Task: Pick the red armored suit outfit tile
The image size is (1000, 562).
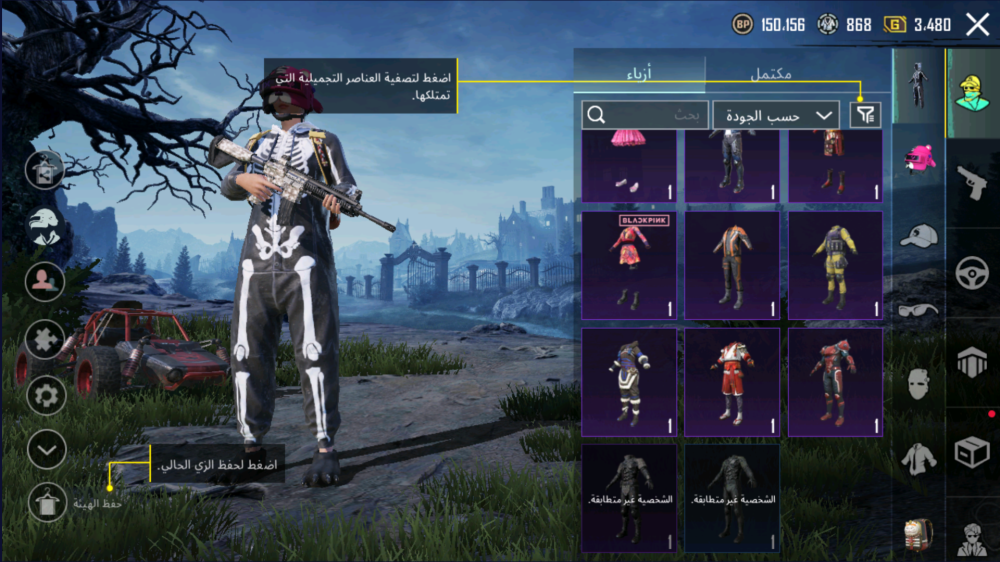Action: (x=835, y=382)
